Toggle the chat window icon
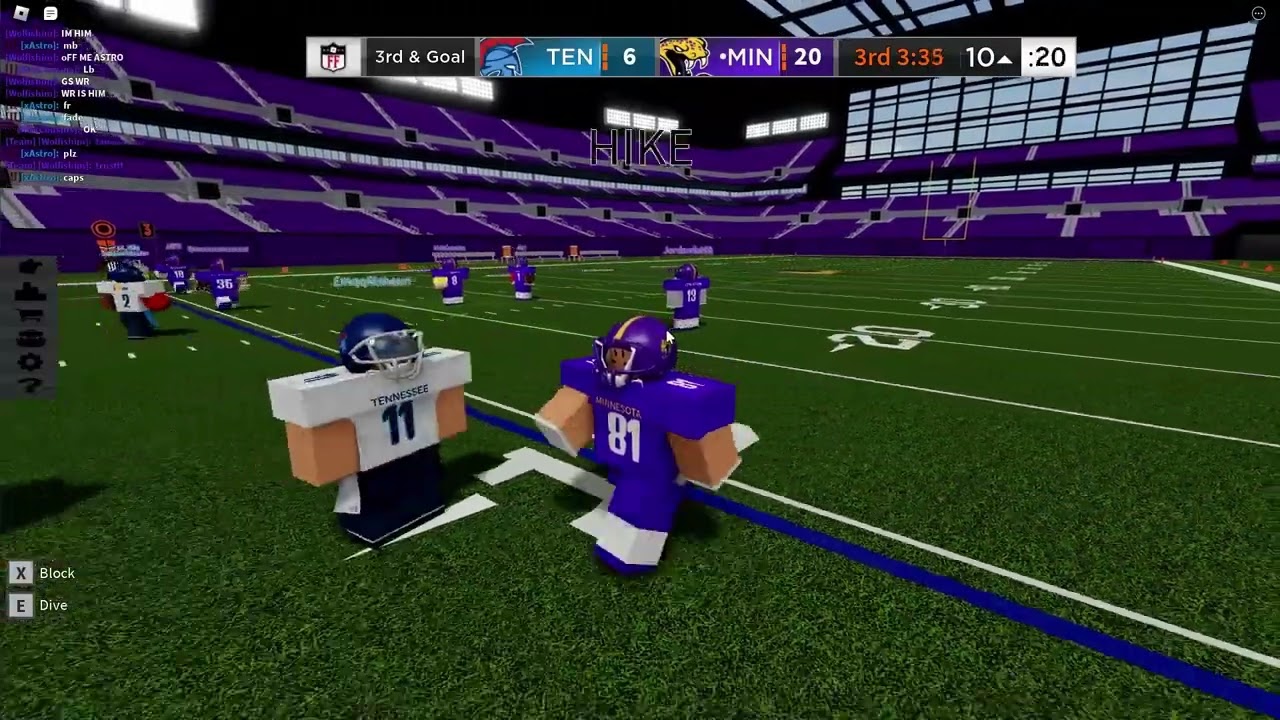This screenshot has height=720, width=1280. coord(50,13)
